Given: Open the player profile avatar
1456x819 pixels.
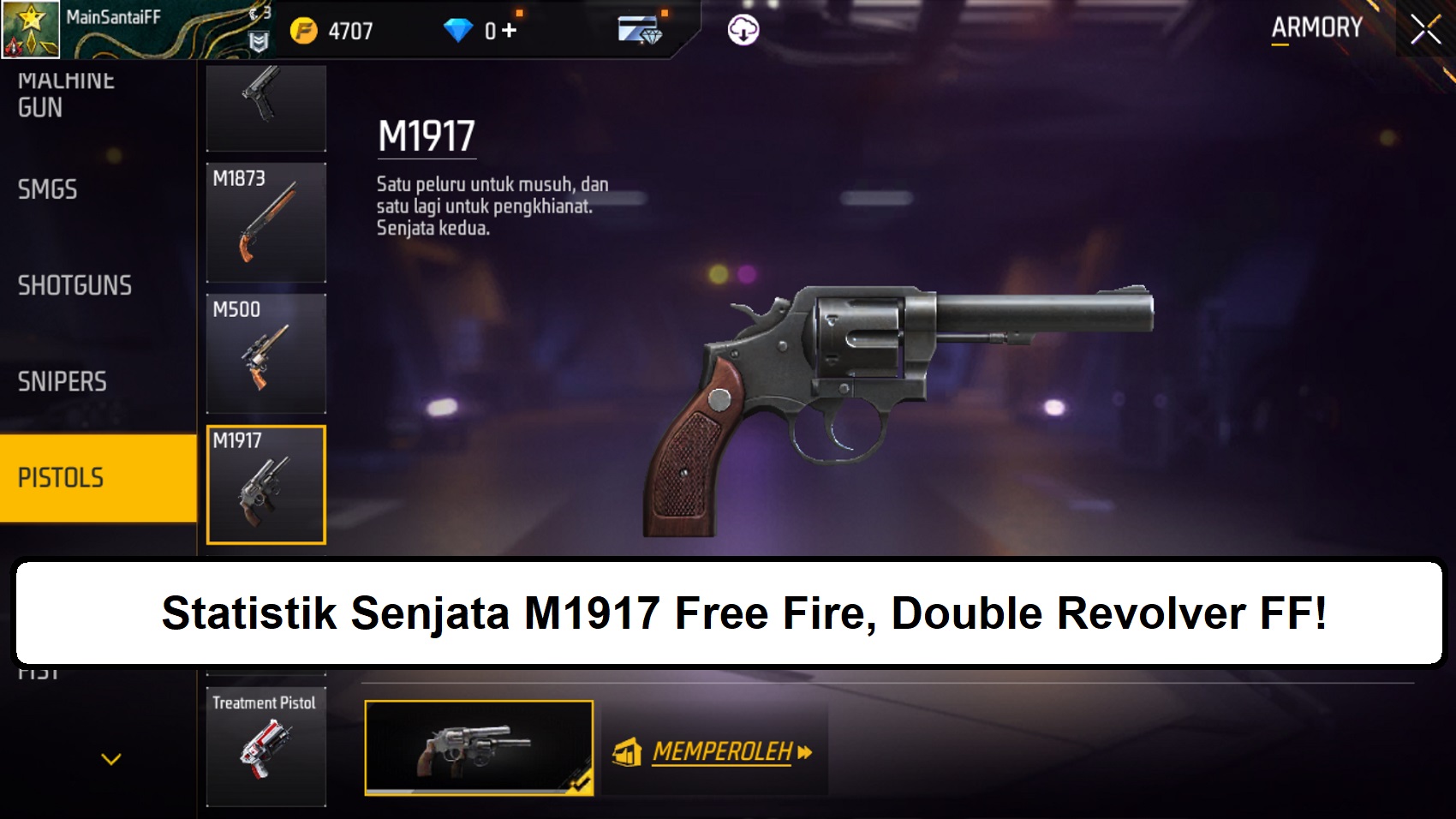Looking at the screenshot, I should pyautogui.click(x=30, y=28).
